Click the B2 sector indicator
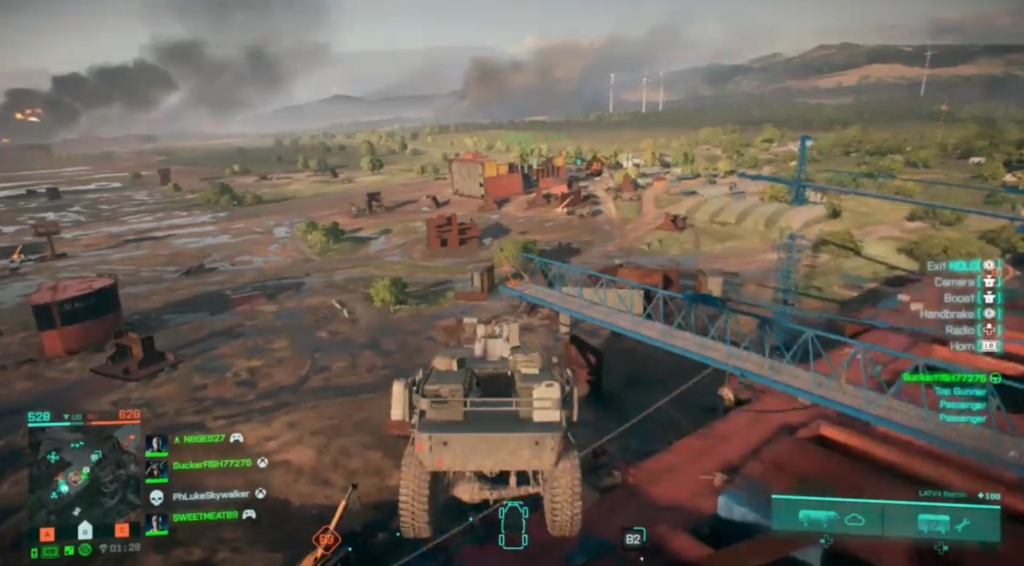 tap(633, 538)
